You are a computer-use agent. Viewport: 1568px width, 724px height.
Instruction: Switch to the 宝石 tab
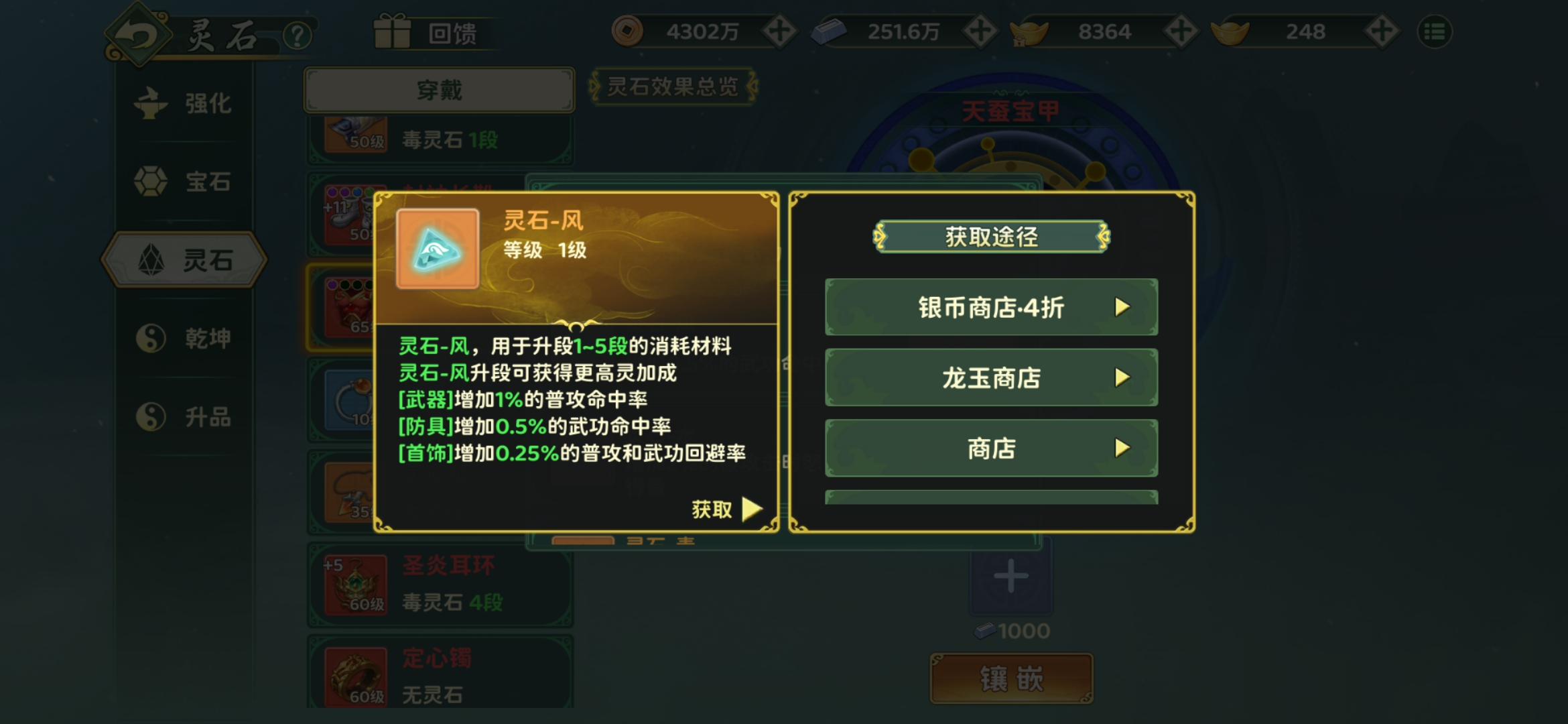(184, 182)
